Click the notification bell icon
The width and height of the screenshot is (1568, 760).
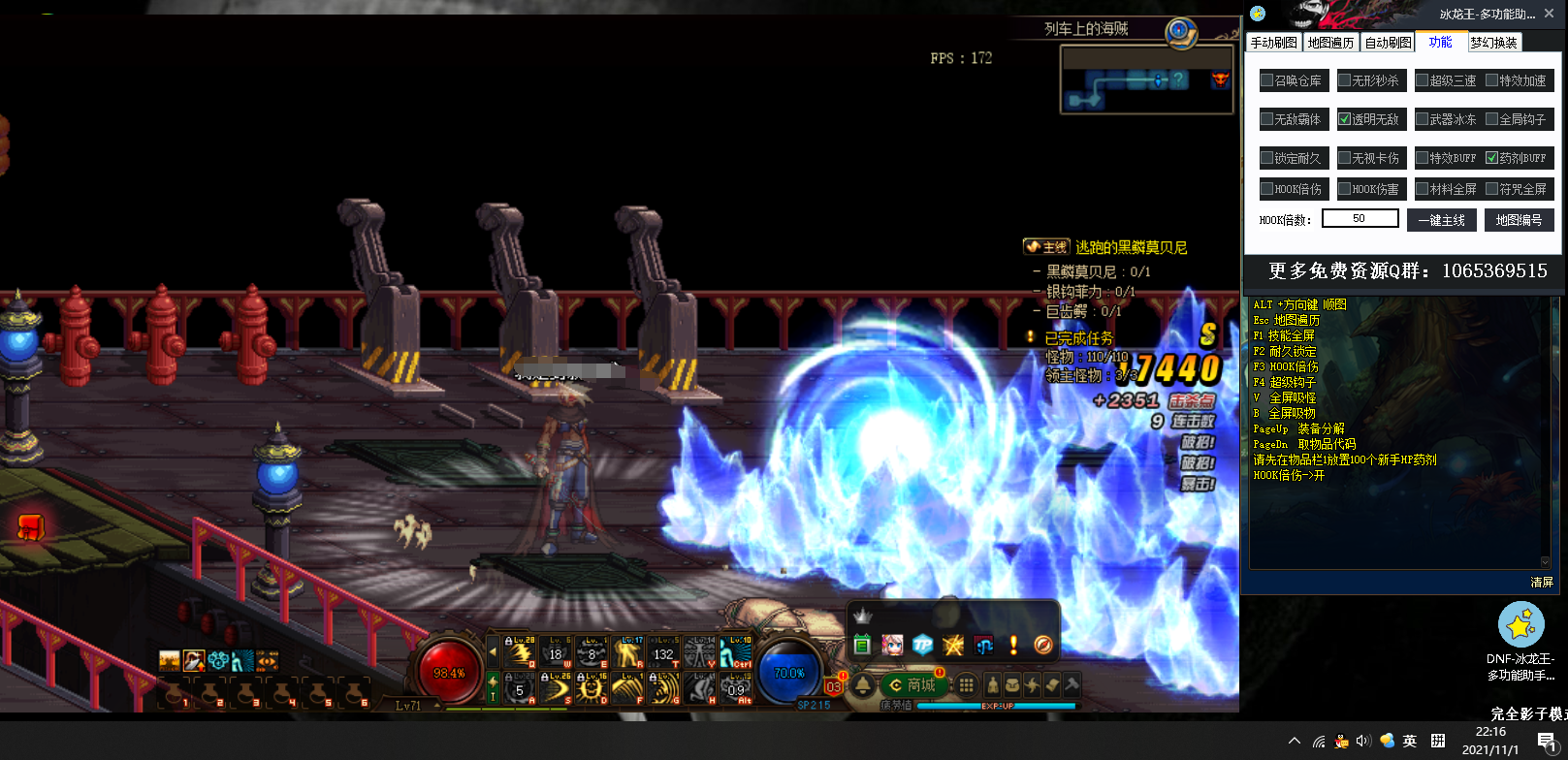[863, 685]
